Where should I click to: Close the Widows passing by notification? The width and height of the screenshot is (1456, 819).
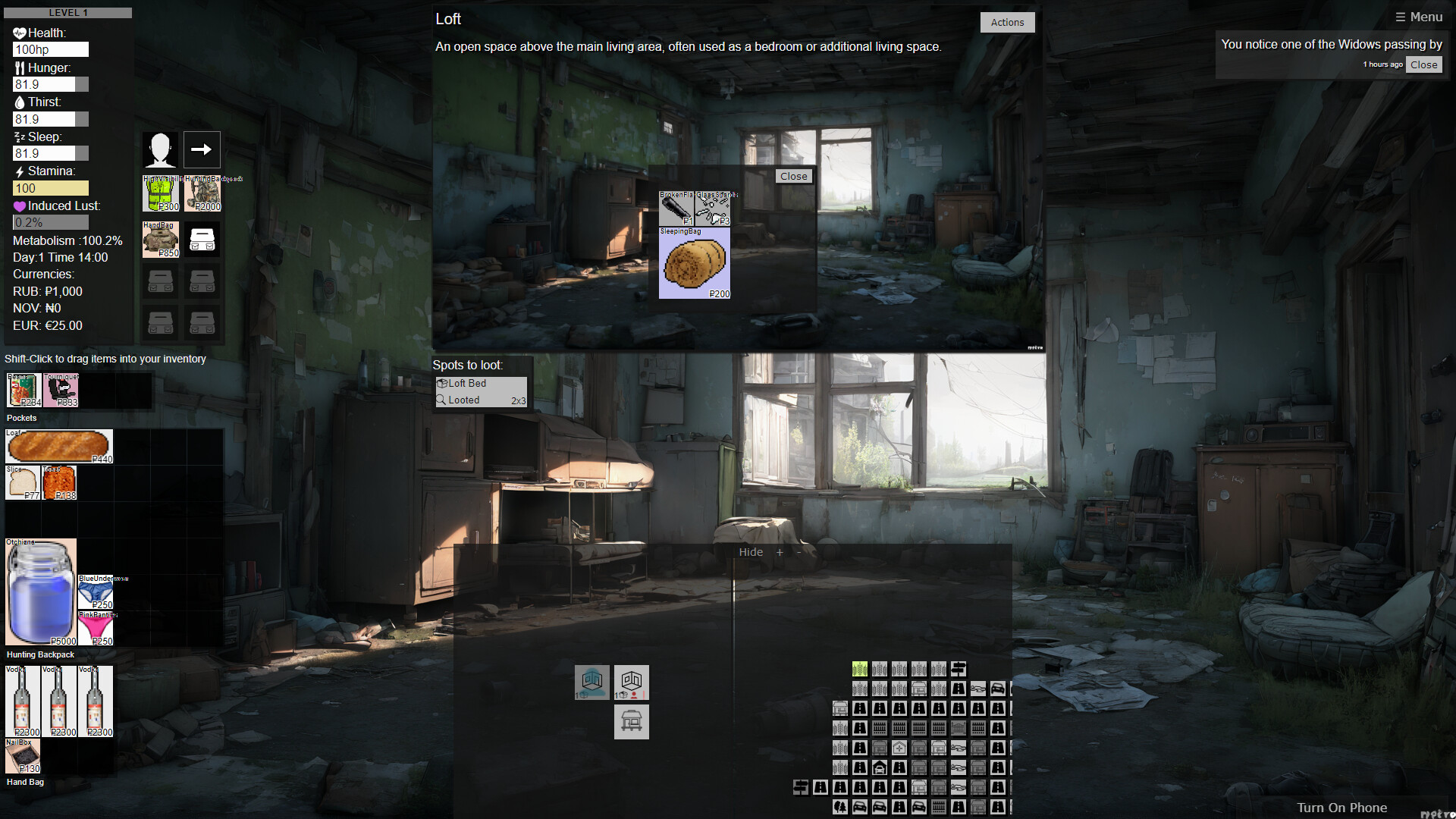coord(1423,64)
